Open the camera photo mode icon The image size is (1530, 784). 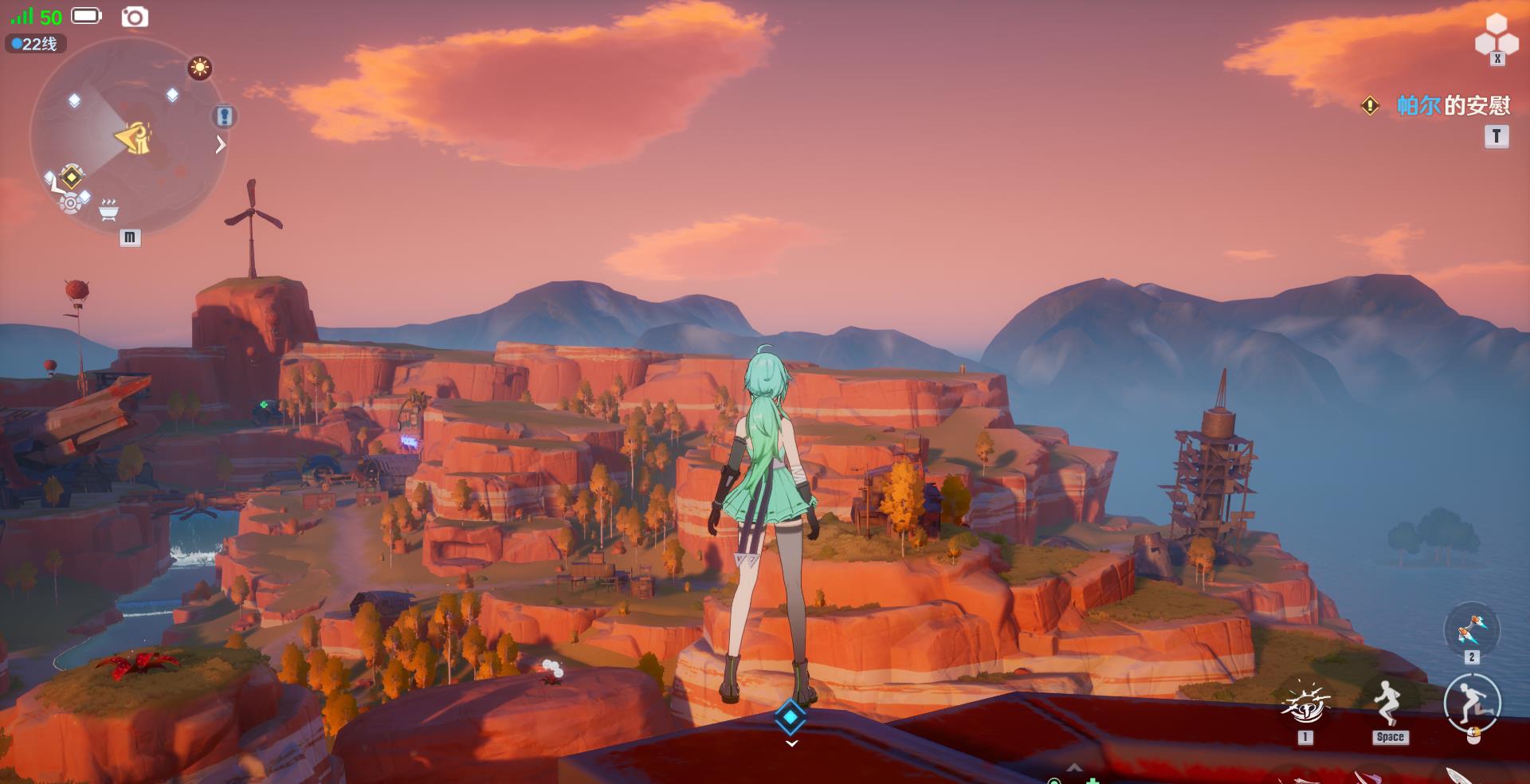(135, 17)
